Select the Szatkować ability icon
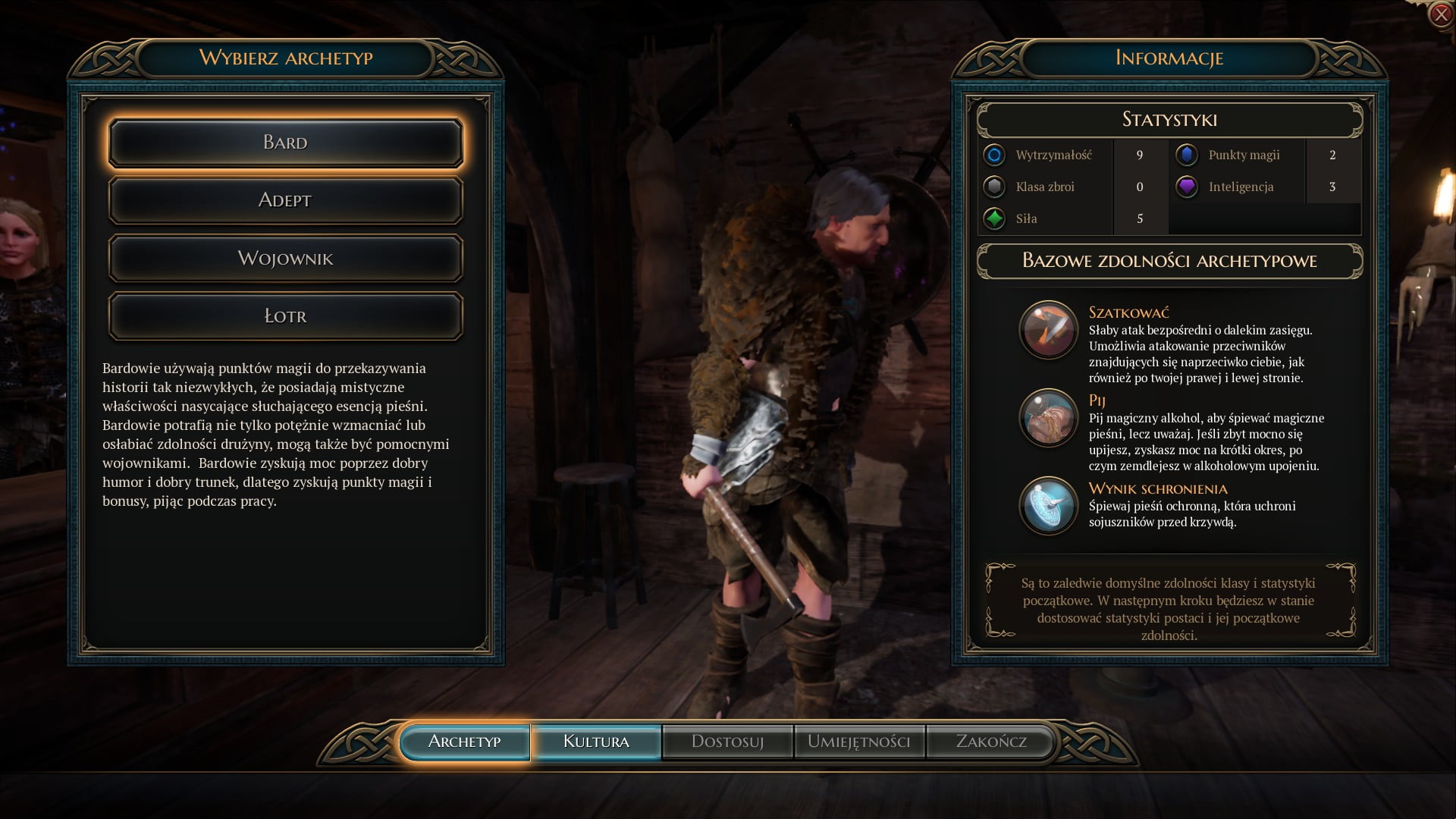Viewport: 1456px width, 819px height. (1048, 330)
